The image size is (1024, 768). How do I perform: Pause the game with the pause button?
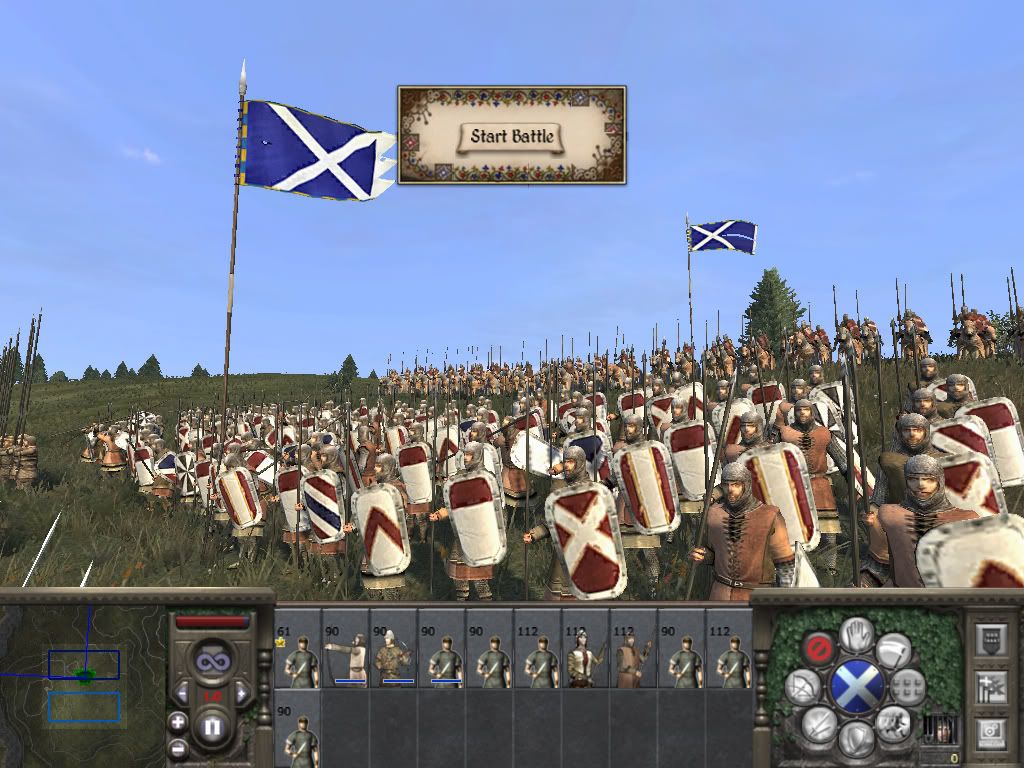click(211, 727)
